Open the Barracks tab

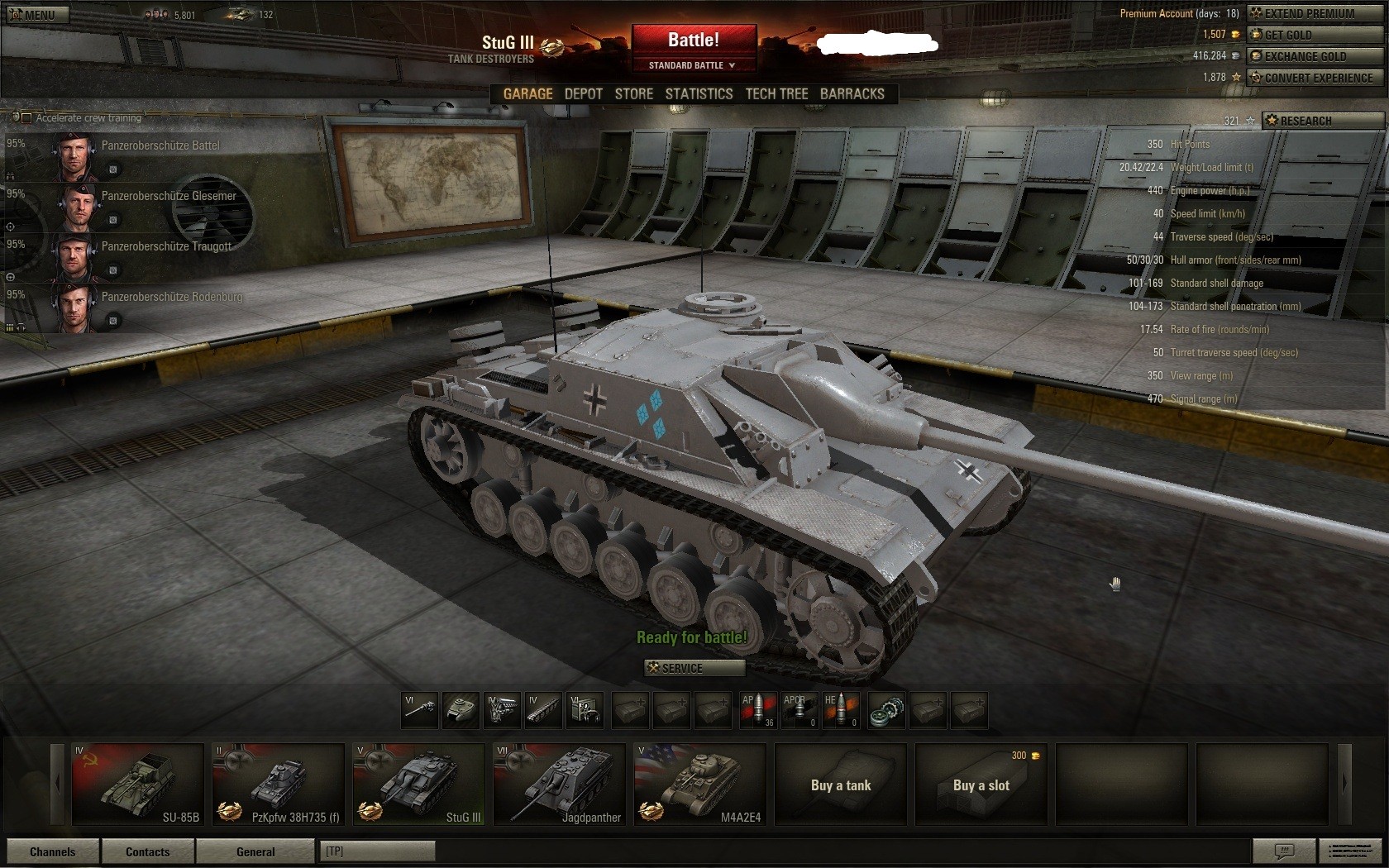click(852, 94)
